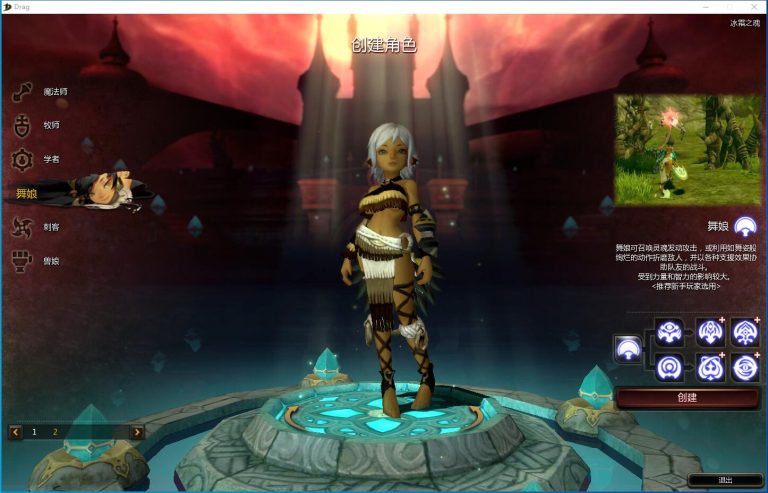The height and width of the screenshot is (493, 768).
Task: Select the spade-shaped job icon in the lower row
Action: point(710,367)
